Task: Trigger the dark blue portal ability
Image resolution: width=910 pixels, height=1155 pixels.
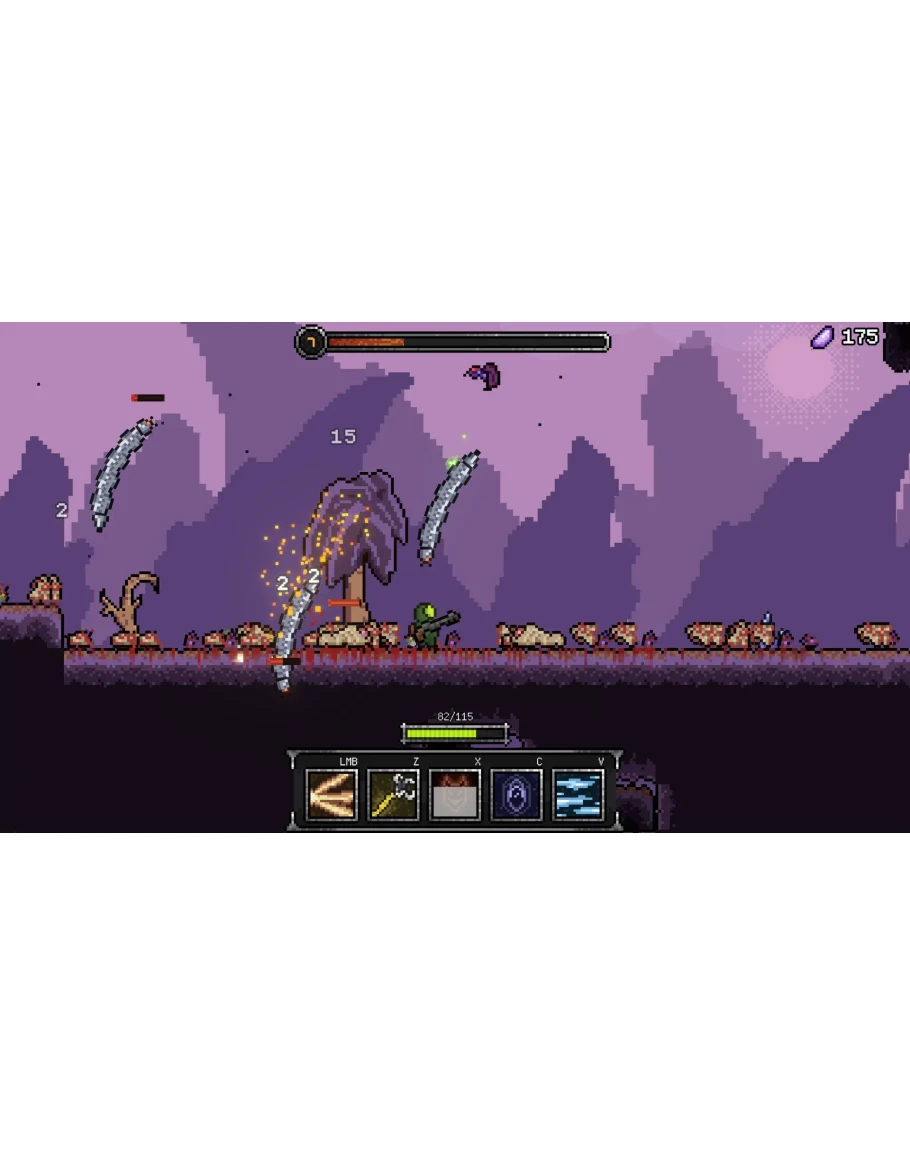Action: (517, 795)
